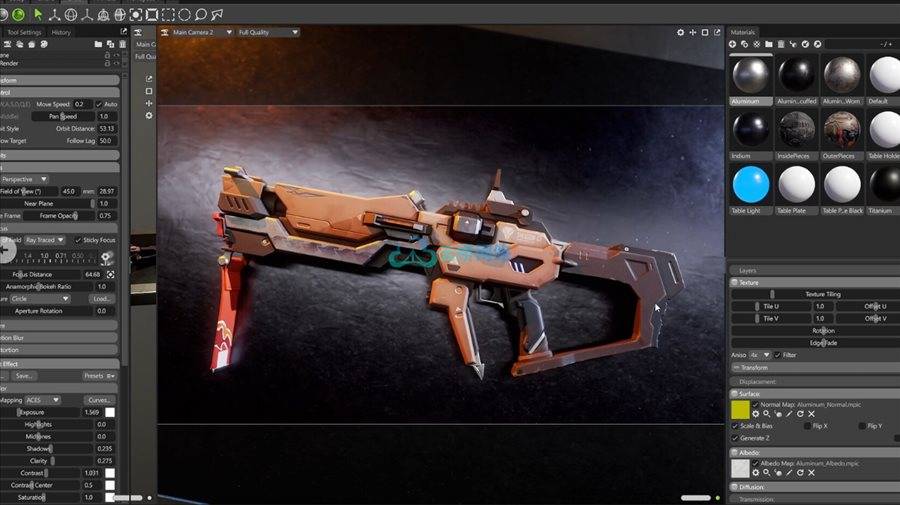Toggle the Auto move speed checkbox
900x505 pixels.
coord(98,104)
